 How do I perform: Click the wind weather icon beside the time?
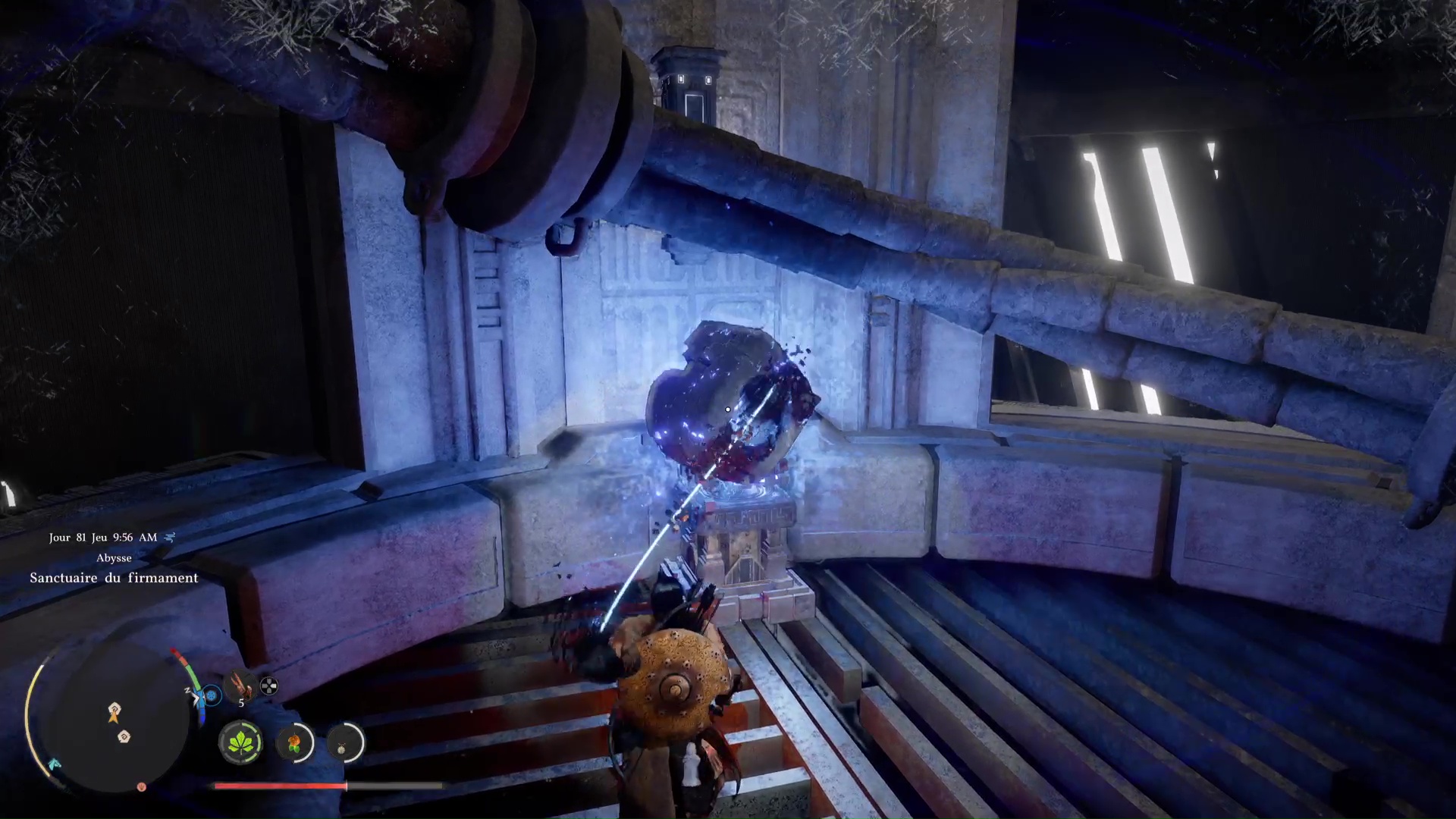point(170,537)
